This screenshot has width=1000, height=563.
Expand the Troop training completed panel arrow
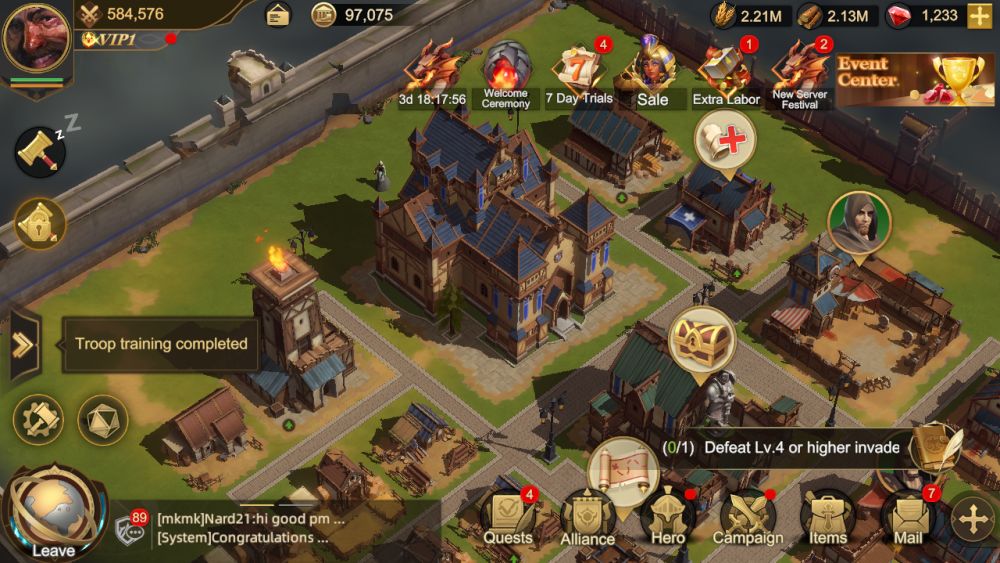click(x=23, y=345)
